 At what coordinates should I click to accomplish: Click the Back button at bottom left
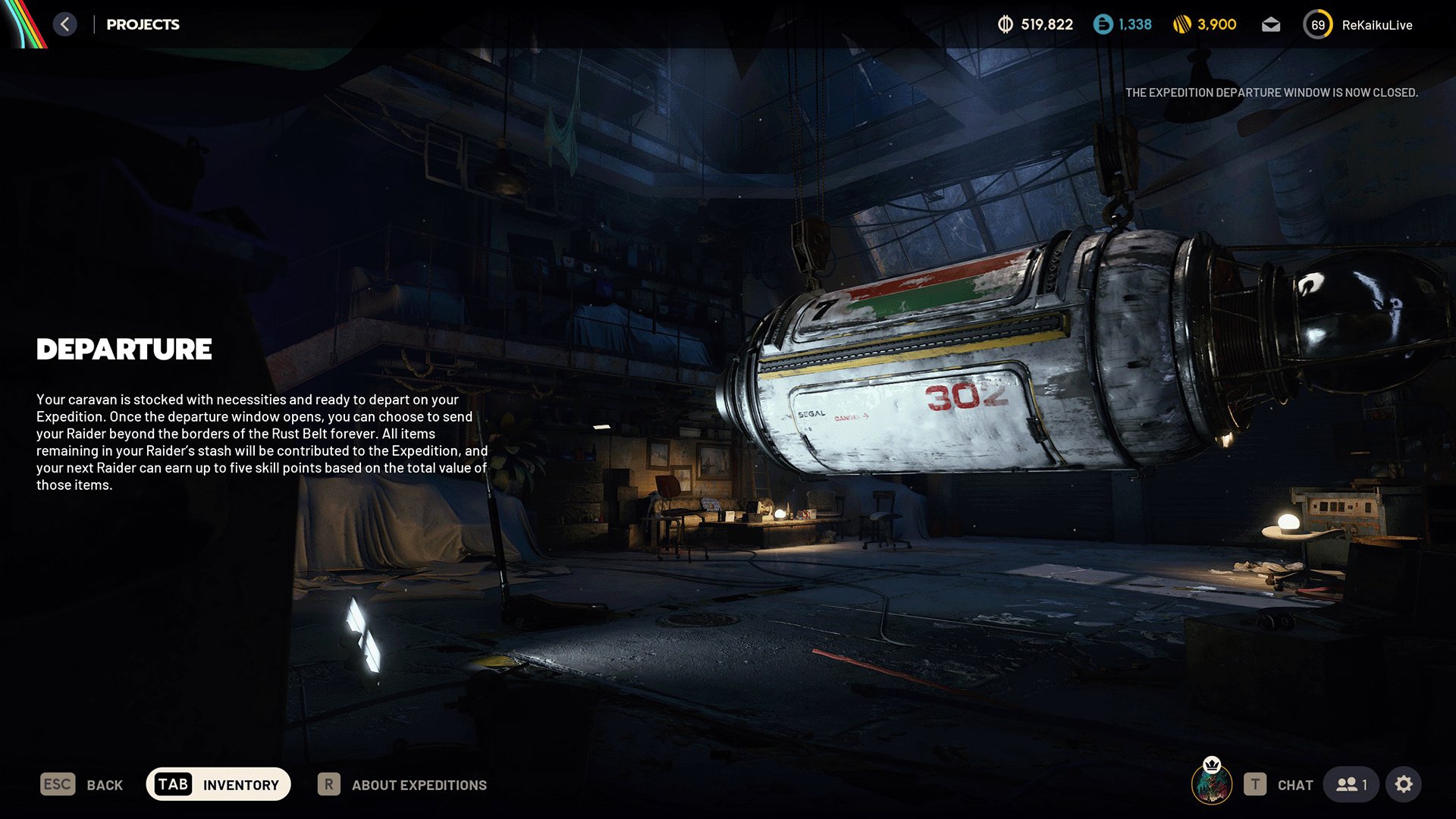[82, 785]
